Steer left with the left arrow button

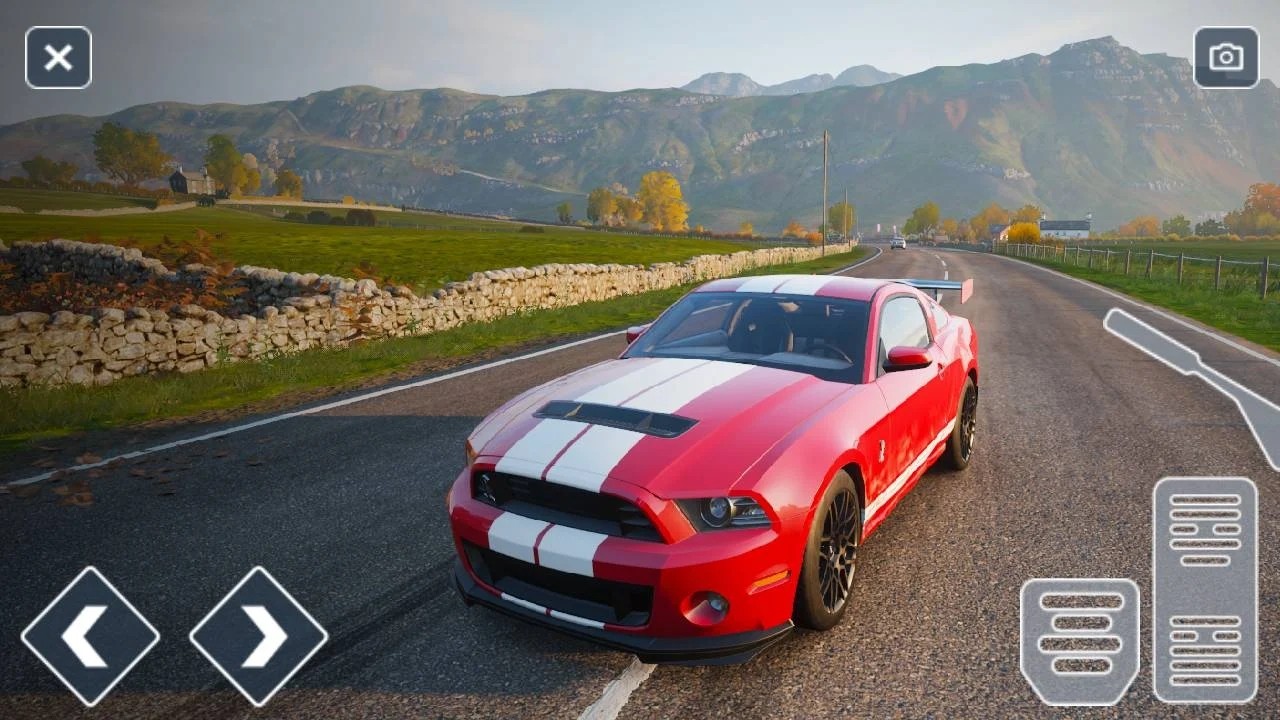(x=90, y=636)
